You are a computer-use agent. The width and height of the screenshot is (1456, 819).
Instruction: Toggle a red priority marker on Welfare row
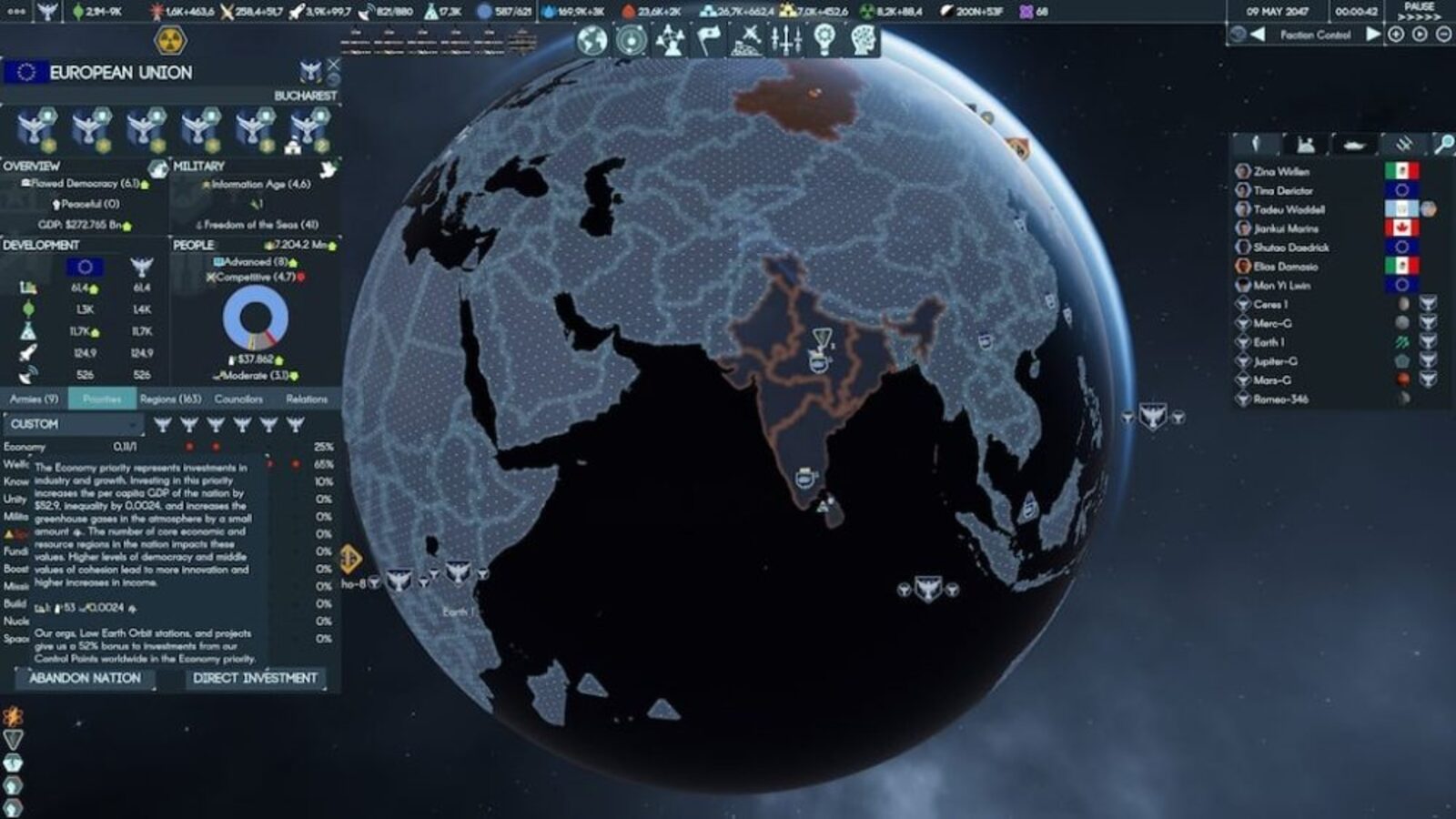click(x=270, y=466)
